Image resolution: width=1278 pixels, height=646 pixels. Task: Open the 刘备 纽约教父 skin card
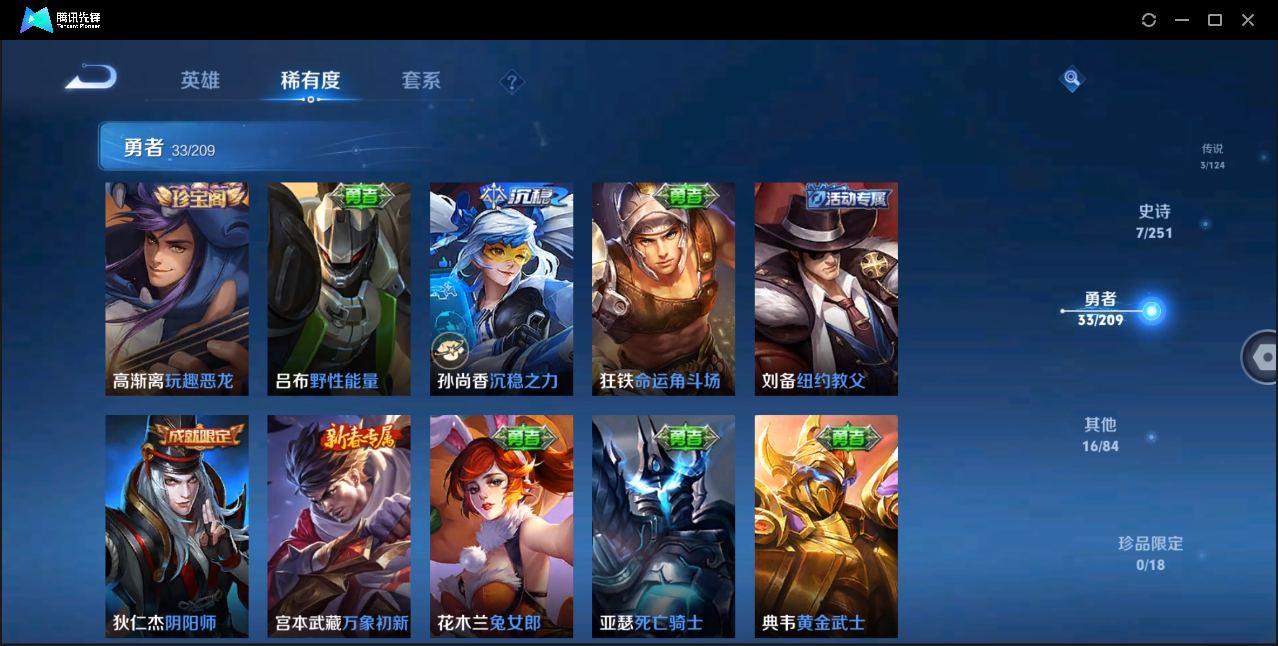point(826,289)
